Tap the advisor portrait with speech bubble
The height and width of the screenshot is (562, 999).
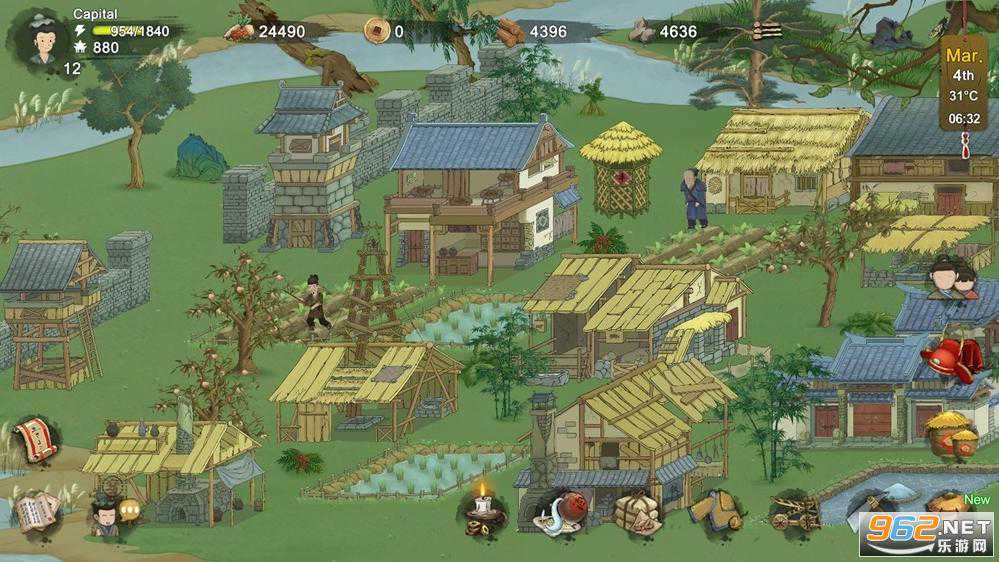(103, 514)
